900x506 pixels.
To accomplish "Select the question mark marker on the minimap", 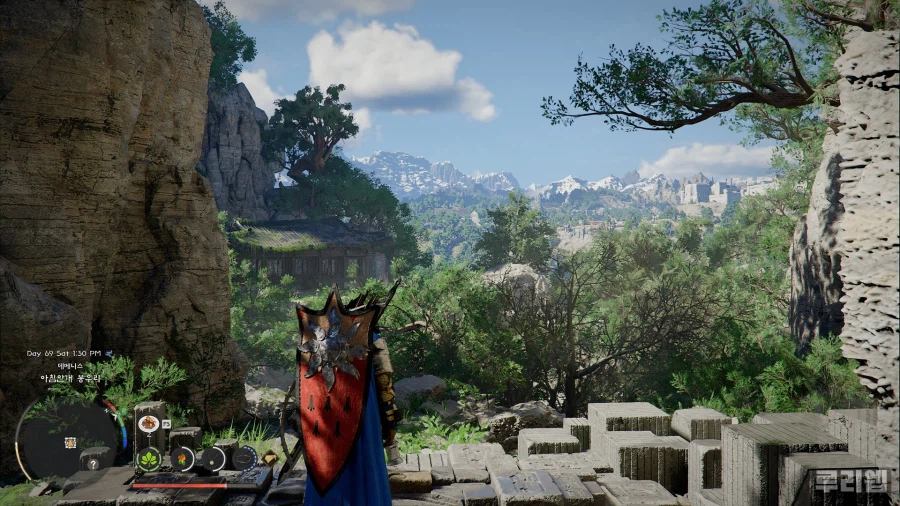I will [x=95, y=463].
